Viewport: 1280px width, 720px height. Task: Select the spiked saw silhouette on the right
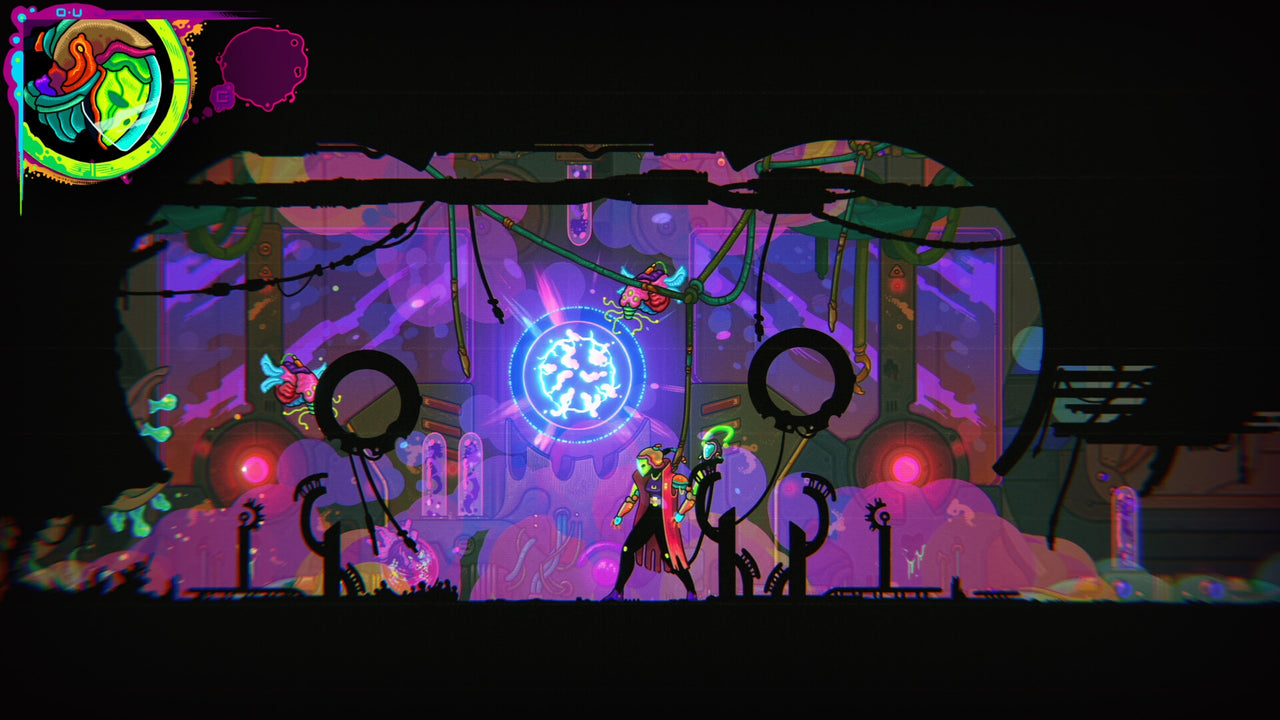click(878, 512)
